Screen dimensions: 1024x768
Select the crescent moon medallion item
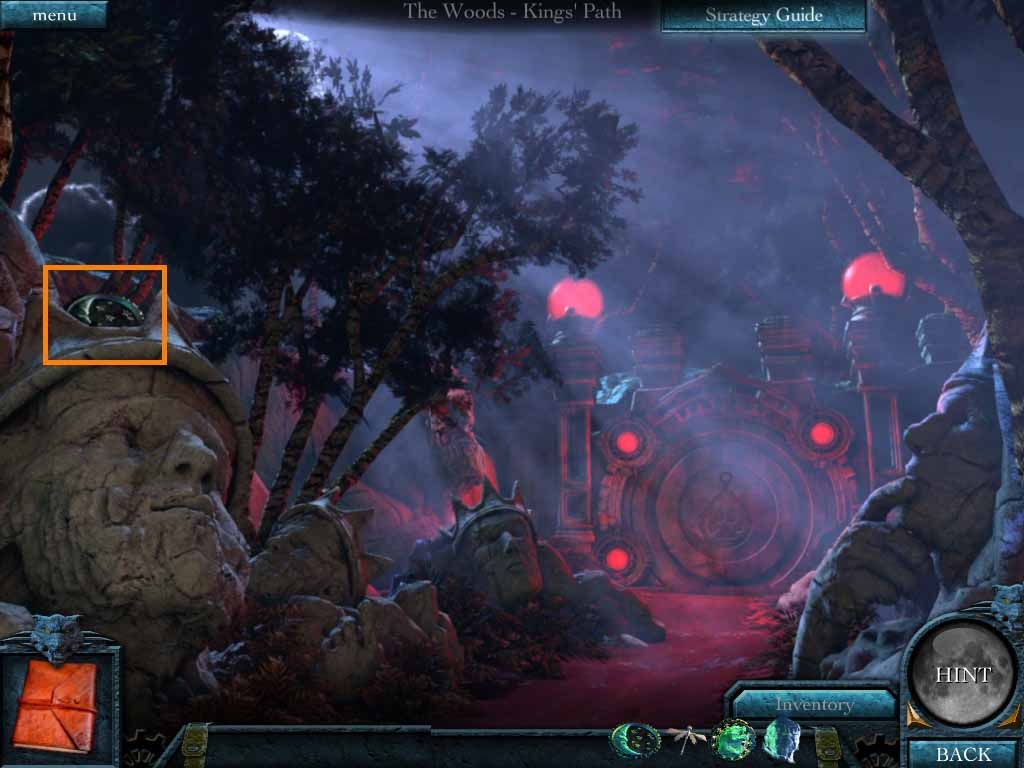coord(636,741)
